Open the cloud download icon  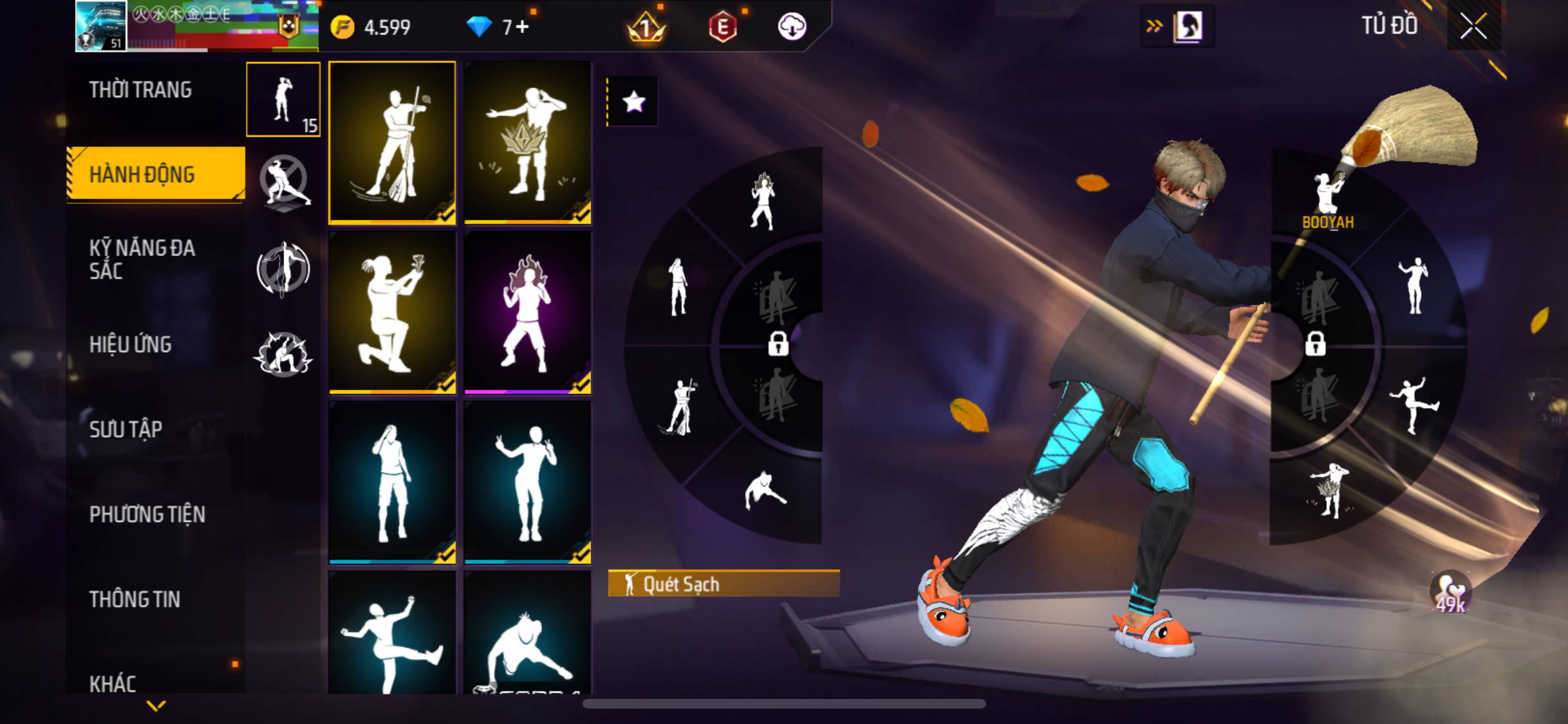pos(792,27)
